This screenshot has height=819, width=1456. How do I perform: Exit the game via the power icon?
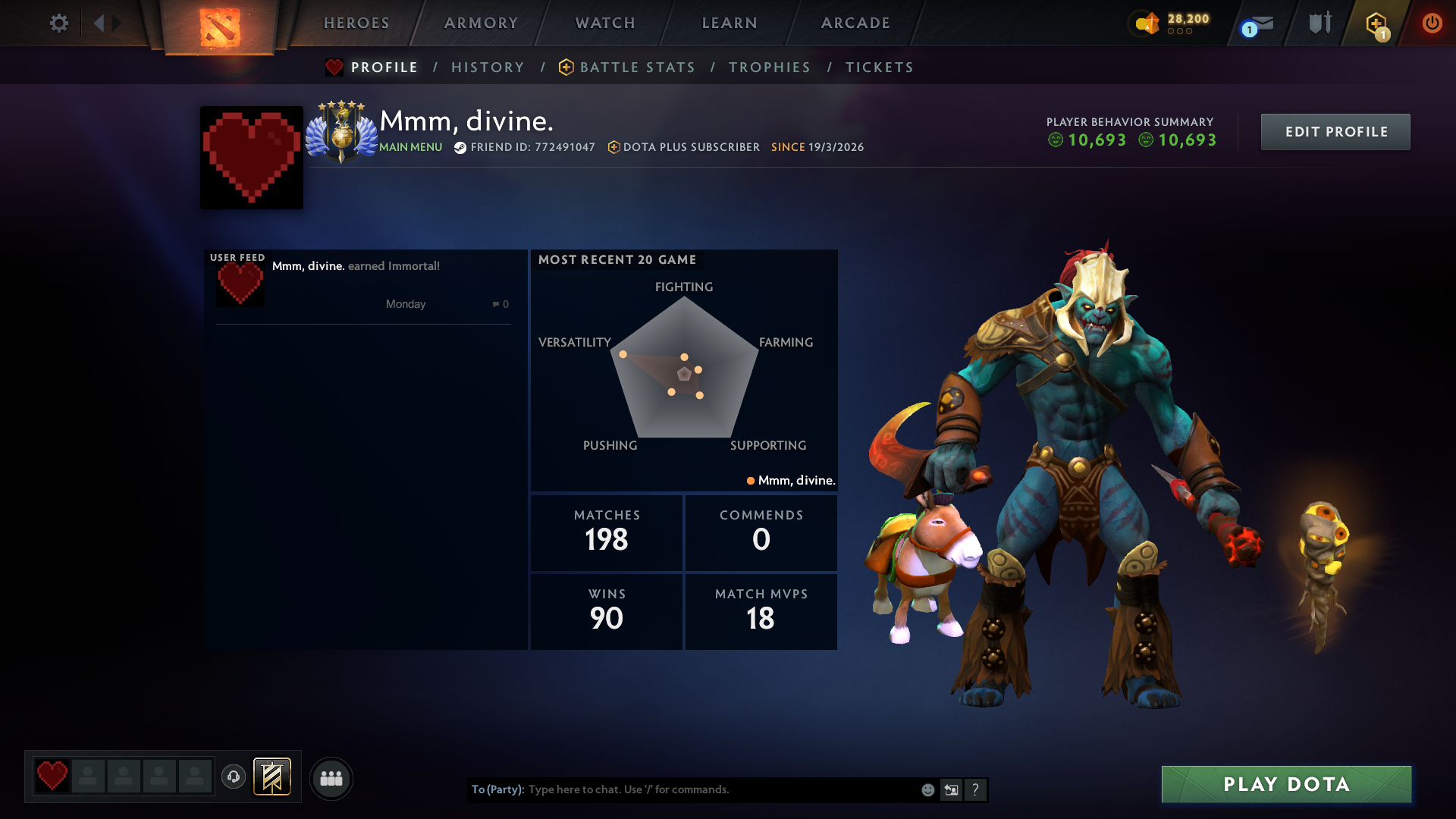tap(1432, 23)
